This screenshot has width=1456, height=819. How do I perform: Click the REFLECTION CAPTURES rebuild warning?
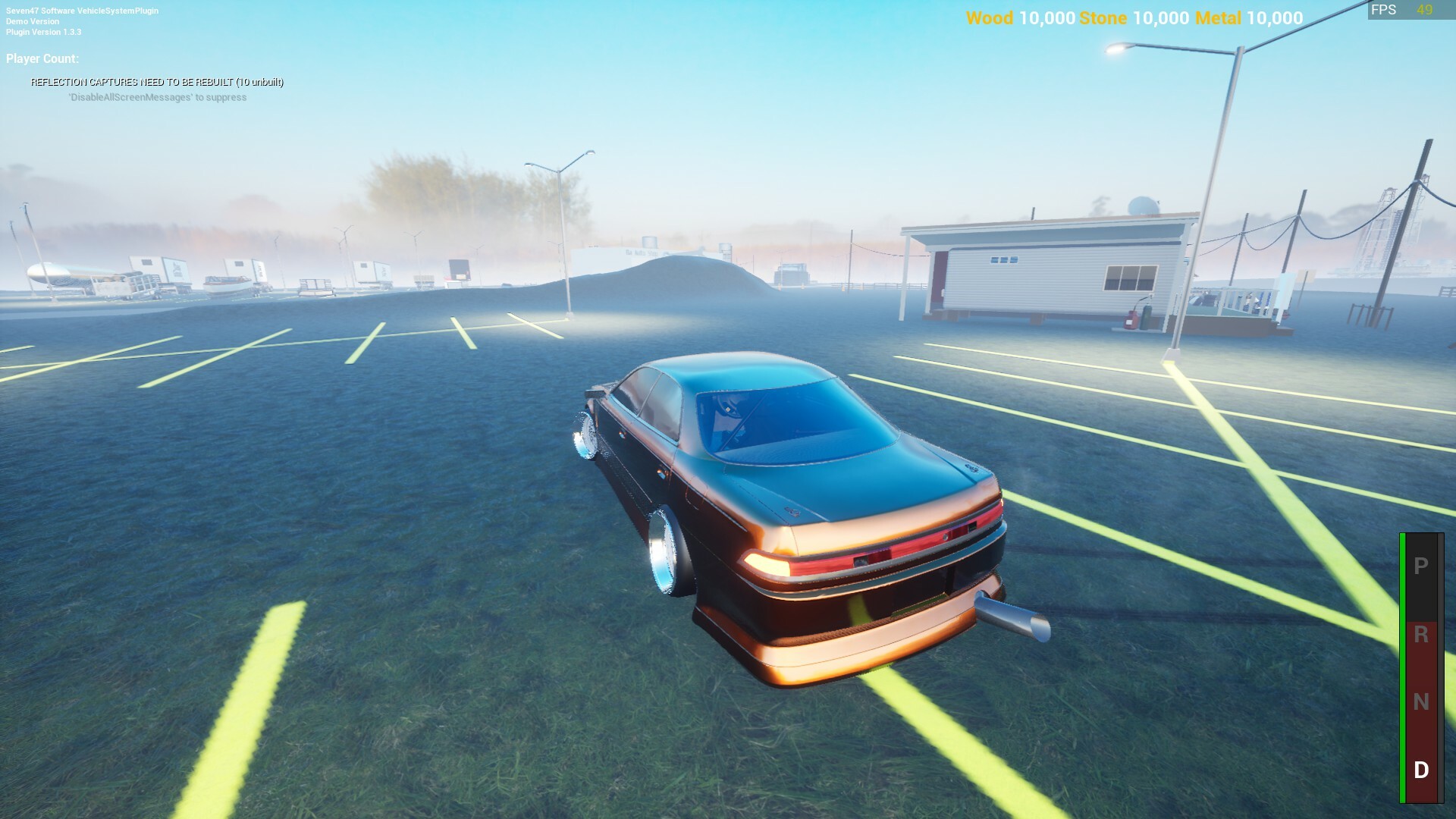click(157, 83)
